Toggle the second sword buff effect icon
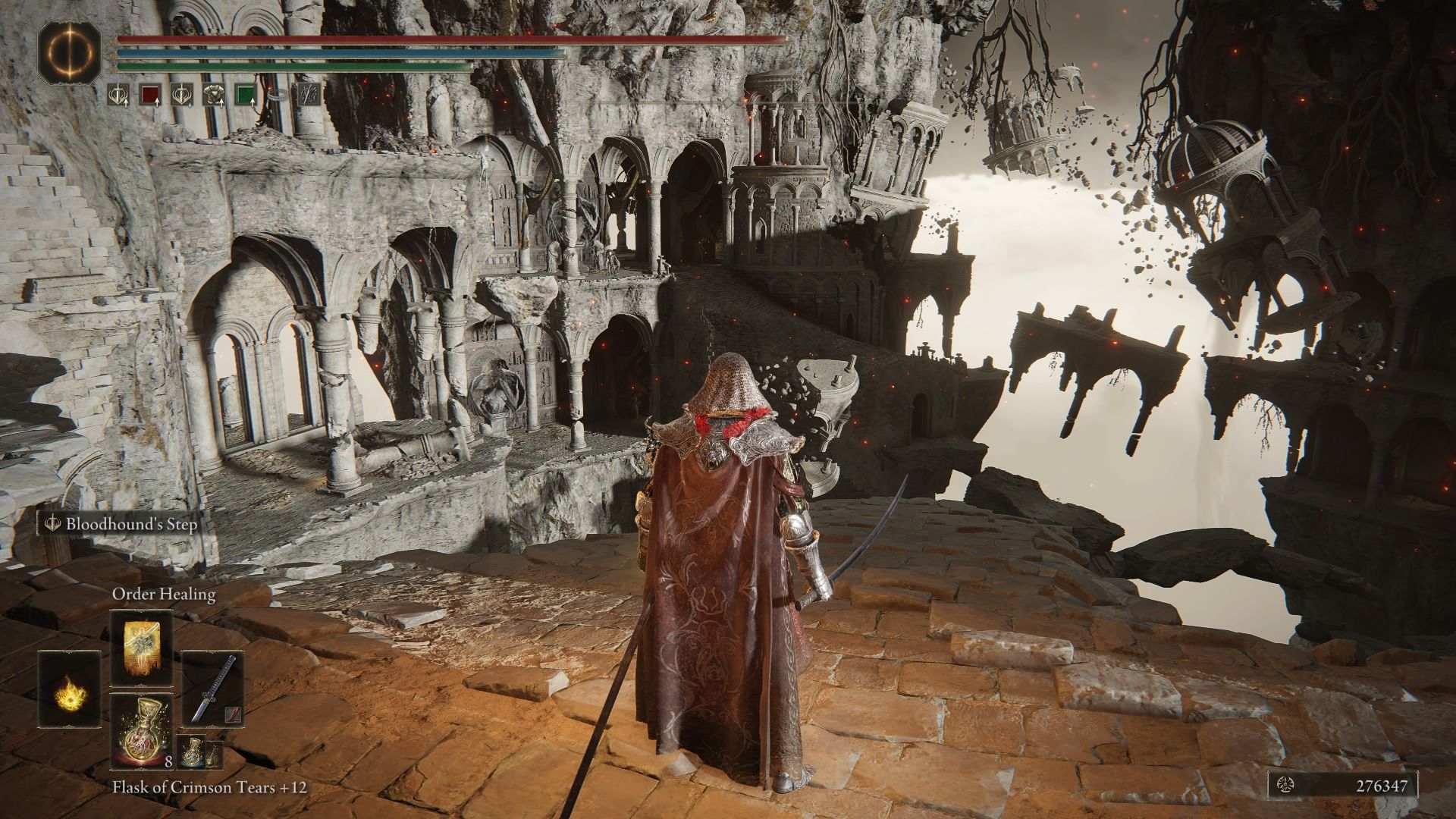The height and width of the screenshot is (819, 1456). pos(180,96)
